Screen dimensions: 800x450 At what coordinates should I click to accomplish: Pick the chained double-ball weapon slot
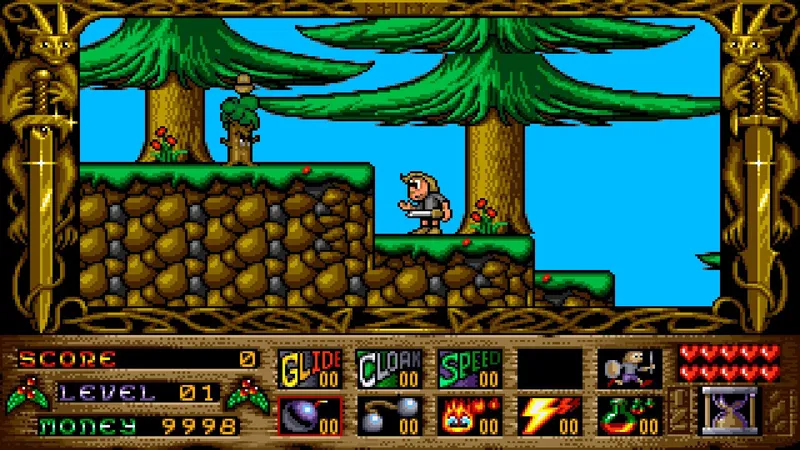(x=389, y=415)
